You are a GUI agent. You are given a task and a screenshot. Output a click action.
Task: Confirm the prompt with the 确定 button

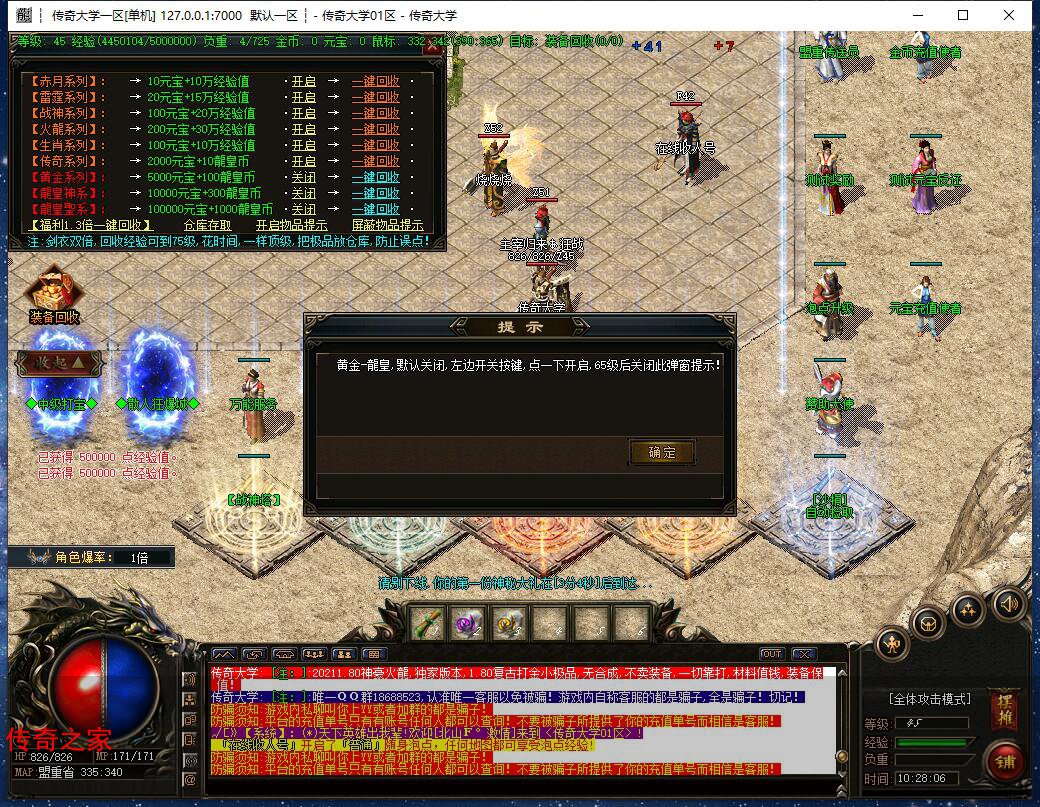661,452
